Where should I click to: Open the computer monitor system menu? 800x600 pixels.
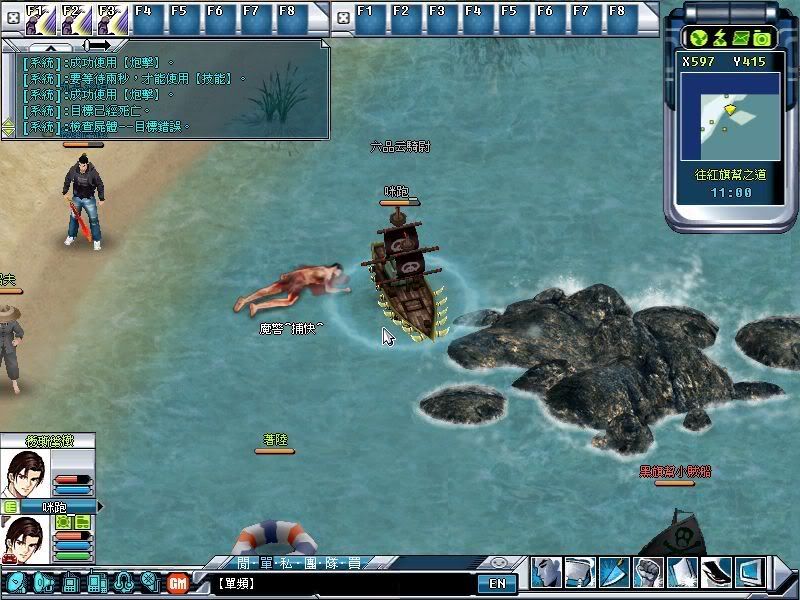point(751,572)
